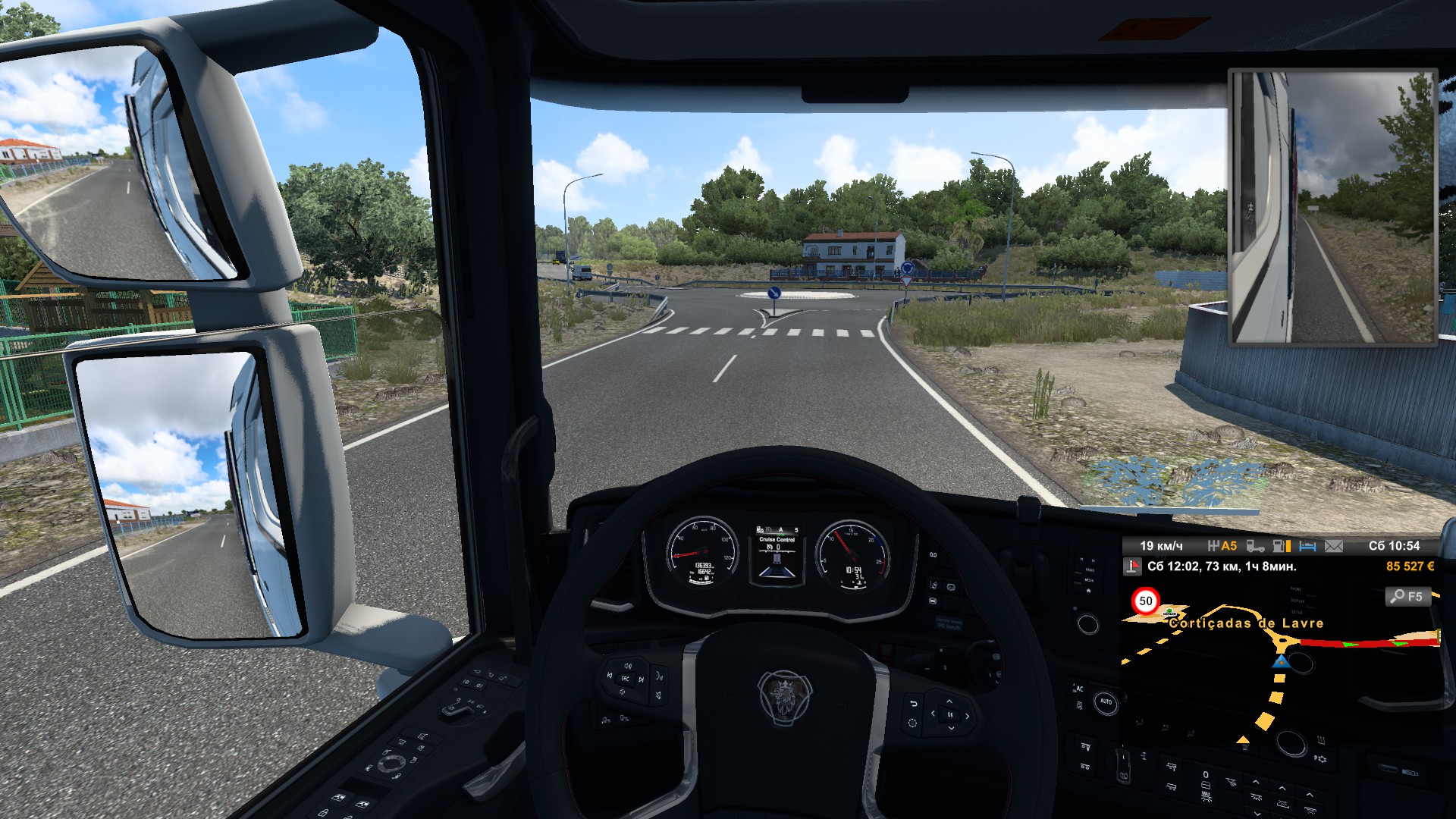Screen dimensions: 1456x819
Task: Open the envelope messages icon
Action: (1334, 546)
